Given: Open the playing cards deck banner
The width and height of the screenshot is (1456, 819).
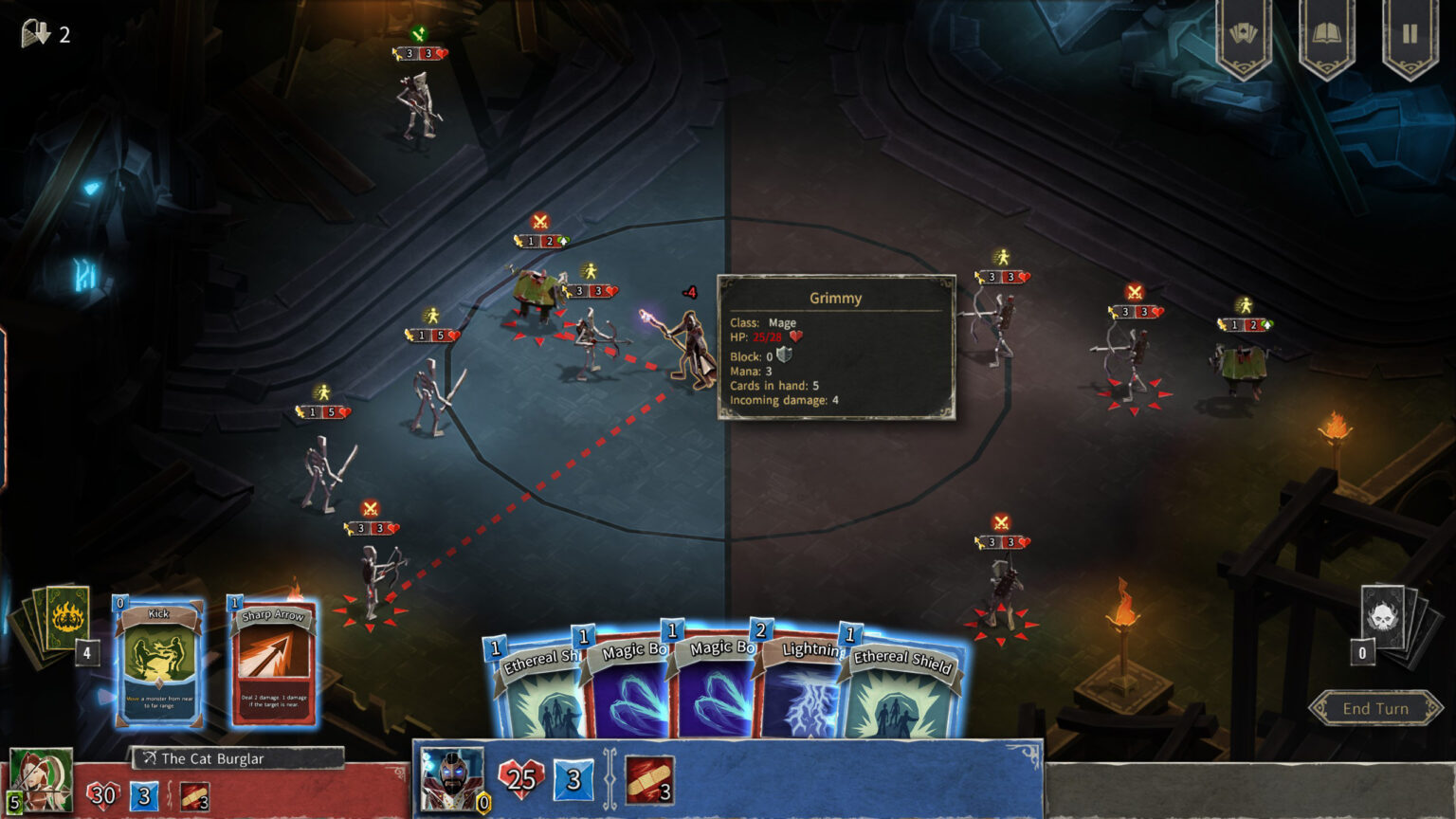Looking at the screenshot, I should (x=1244, y=35).
